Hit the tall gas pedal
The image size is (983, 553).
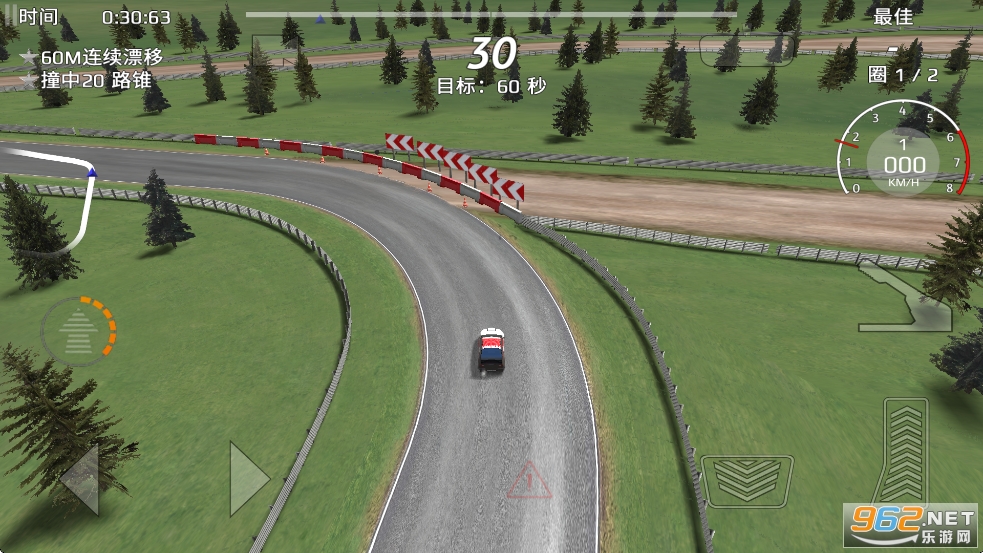tap(906, 450)
